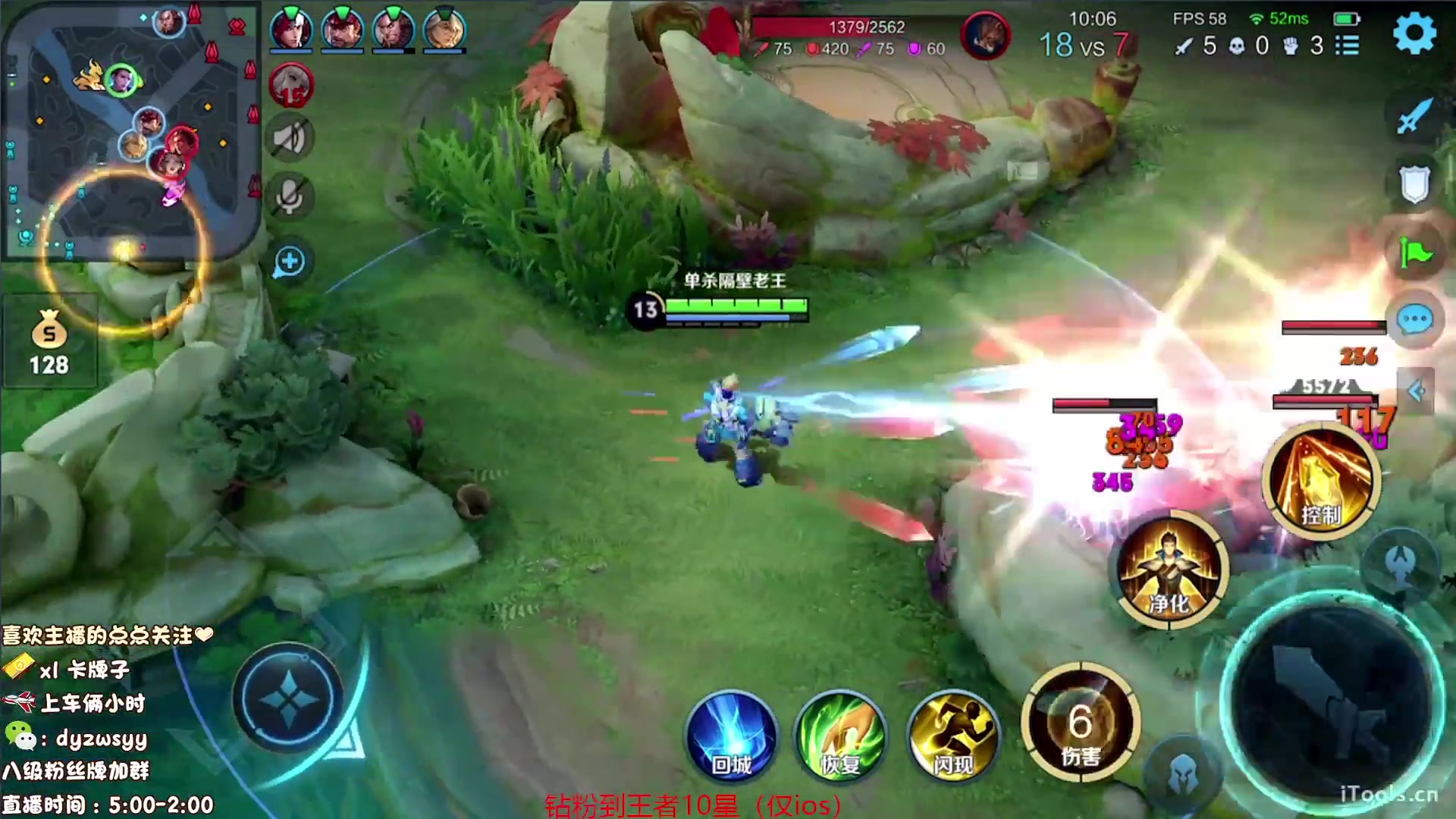
Task: Open the blue chat message bubble
Action: coord(1414,320)
